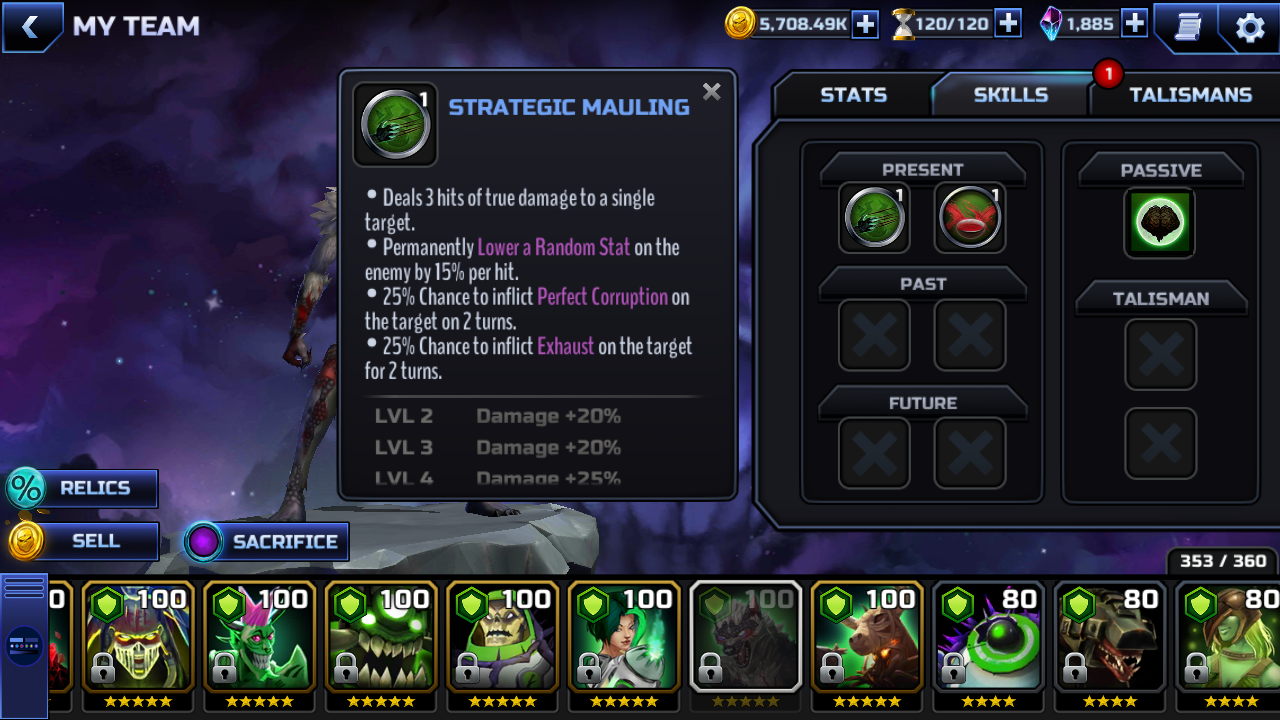Select the dark-haired woman character card
Viewport: 1280px width, 720px height.
[624, 637]
